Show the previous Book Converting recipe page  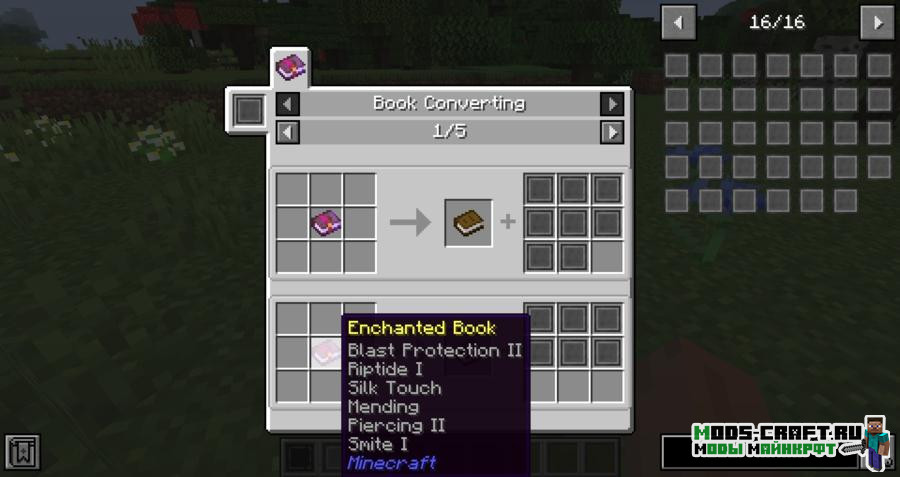(287, 131)
